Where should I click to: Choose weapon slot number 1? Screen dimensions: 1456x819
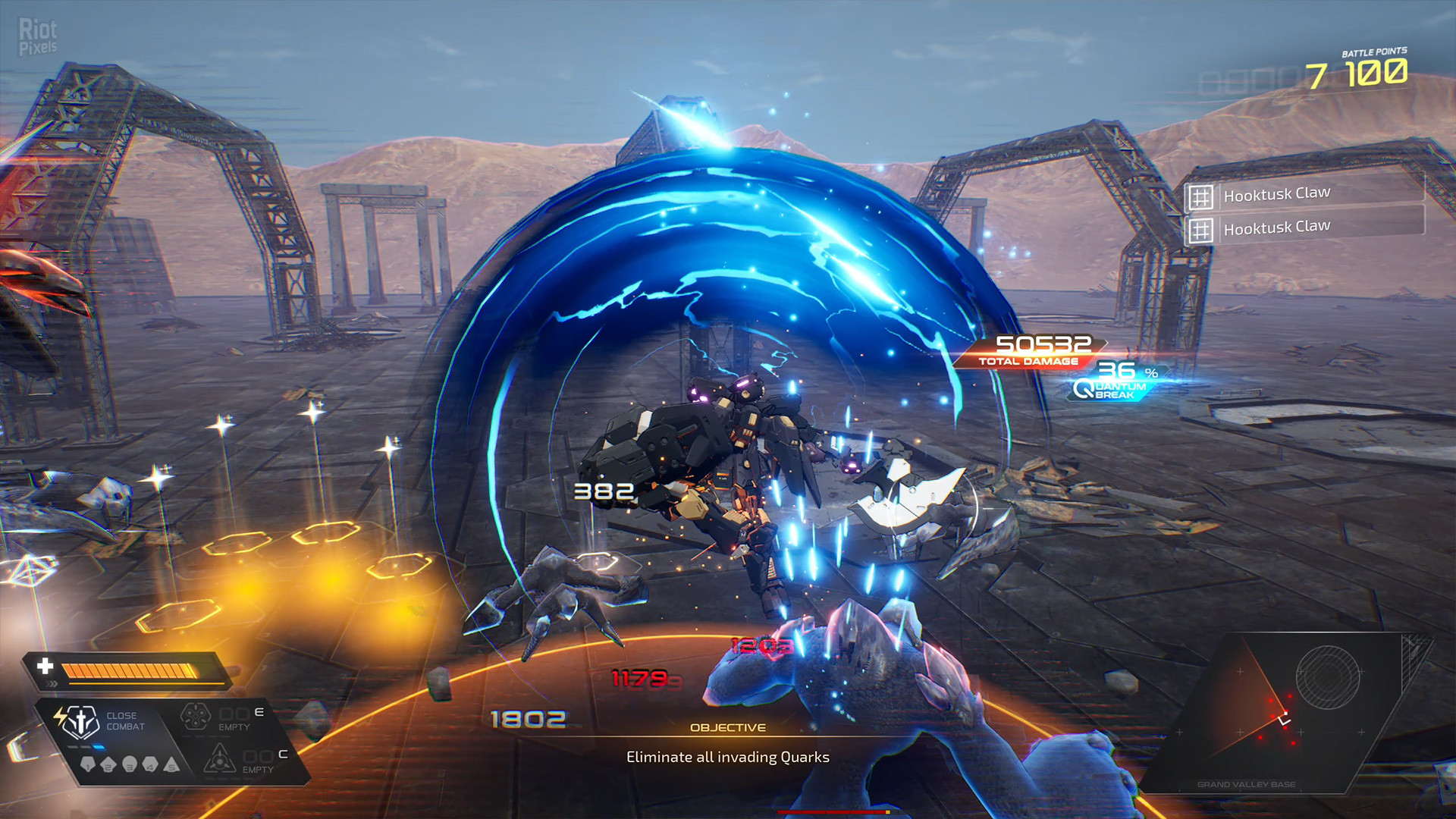tap(88, 765)
